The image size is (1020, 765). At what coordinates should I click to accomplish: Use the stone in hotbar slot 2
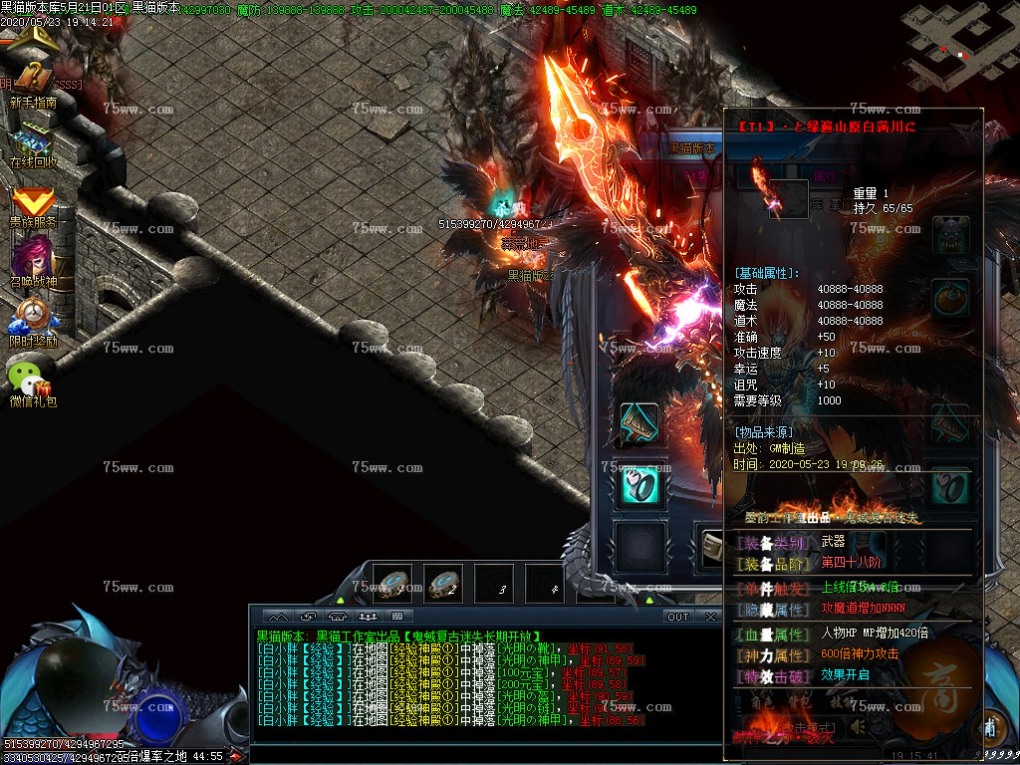click(x=442, y=583)
